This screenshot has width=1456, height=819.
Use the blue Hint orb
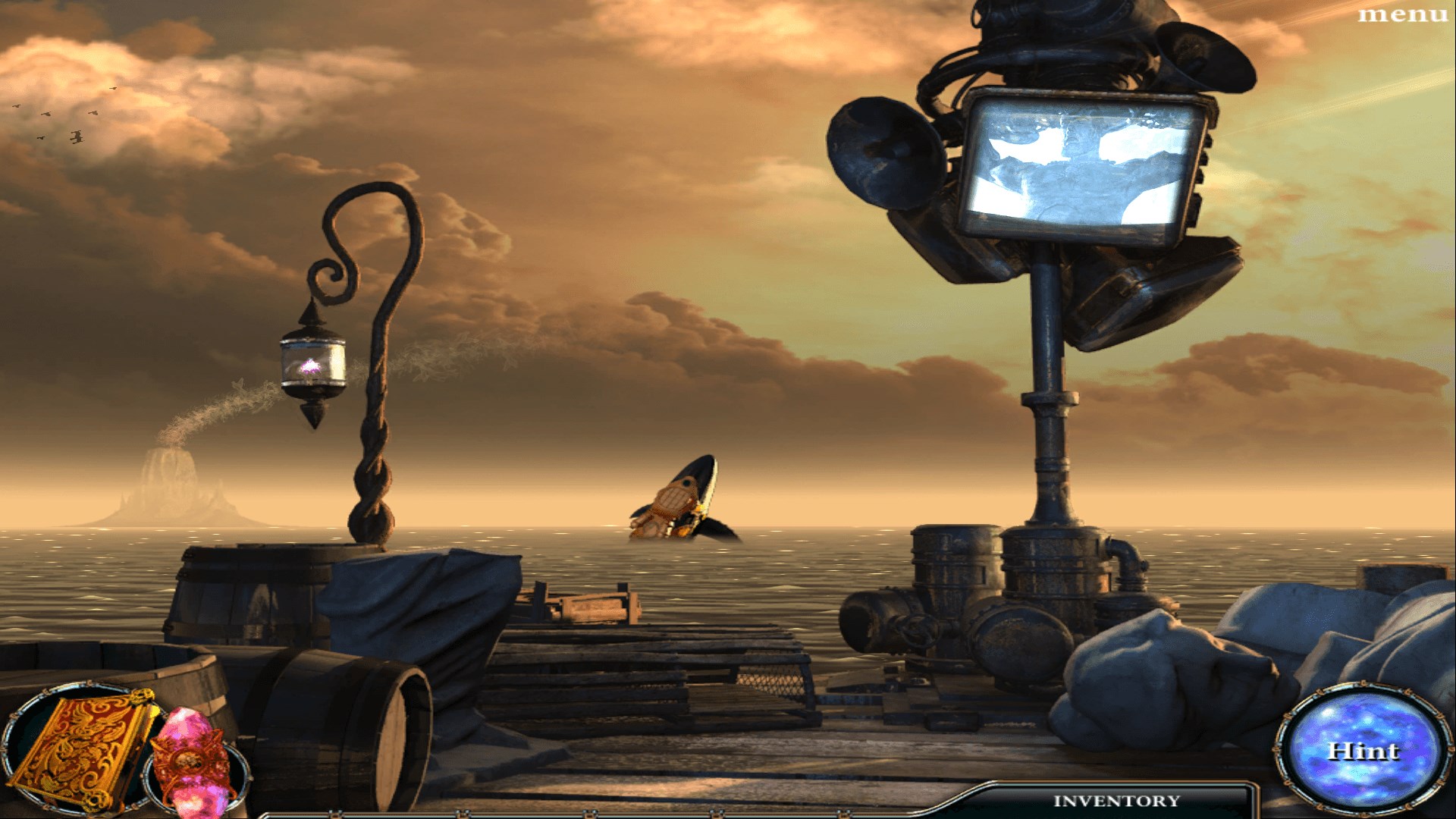(x=1363, y=751)
